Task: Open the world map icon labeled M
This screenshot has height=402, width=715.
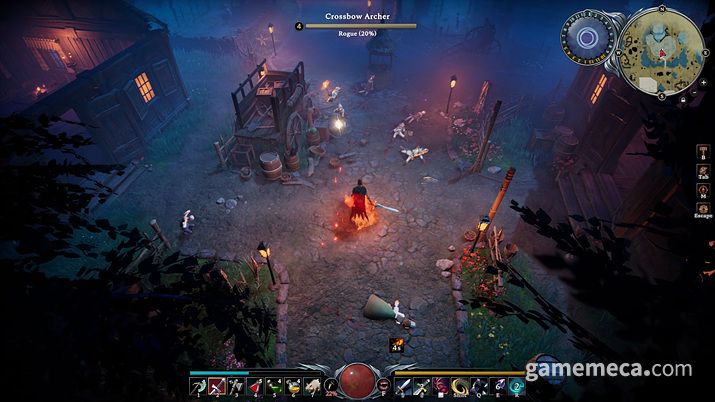Action: point(702,191)
